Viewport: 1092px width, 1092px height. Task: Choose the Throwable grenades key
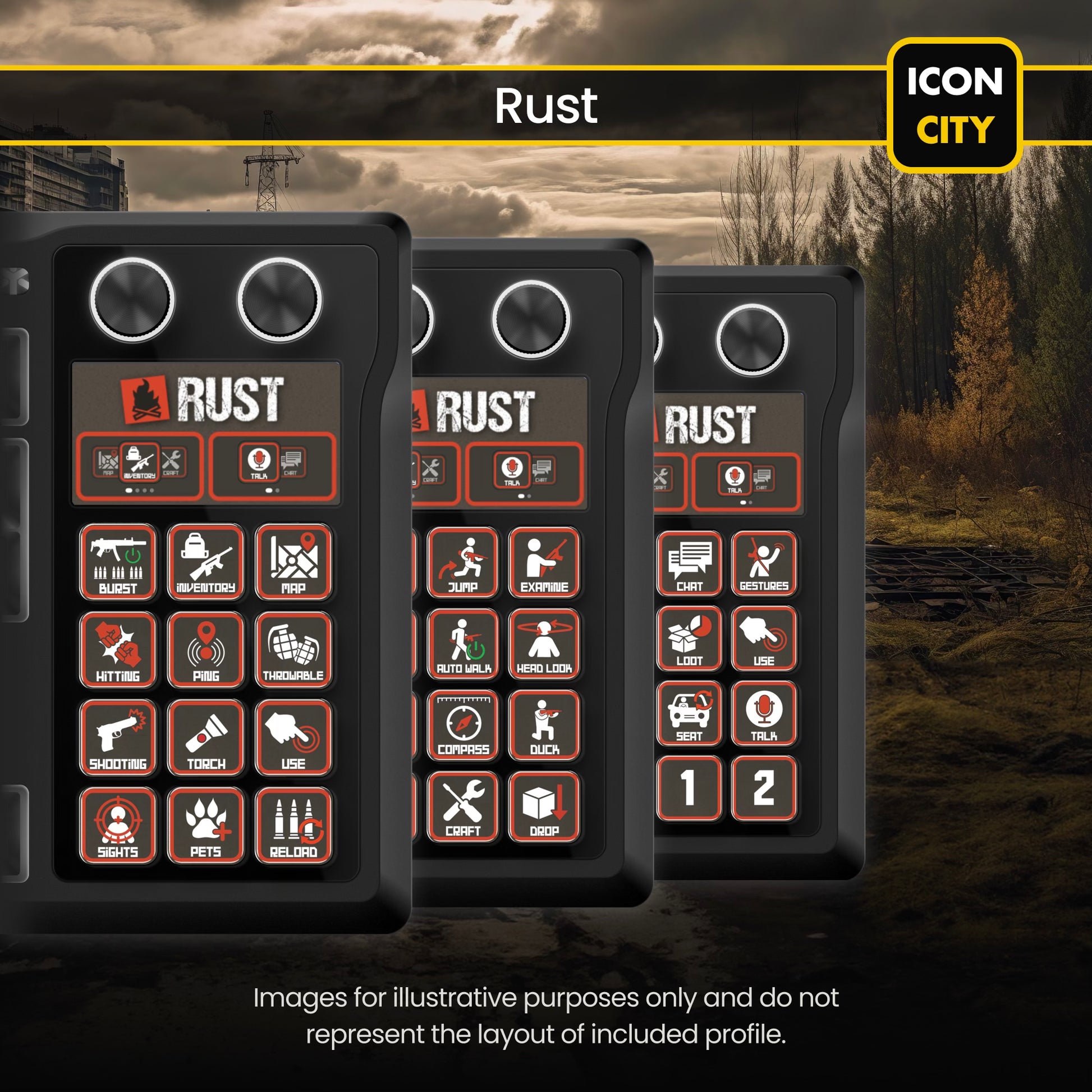point(293,649)
